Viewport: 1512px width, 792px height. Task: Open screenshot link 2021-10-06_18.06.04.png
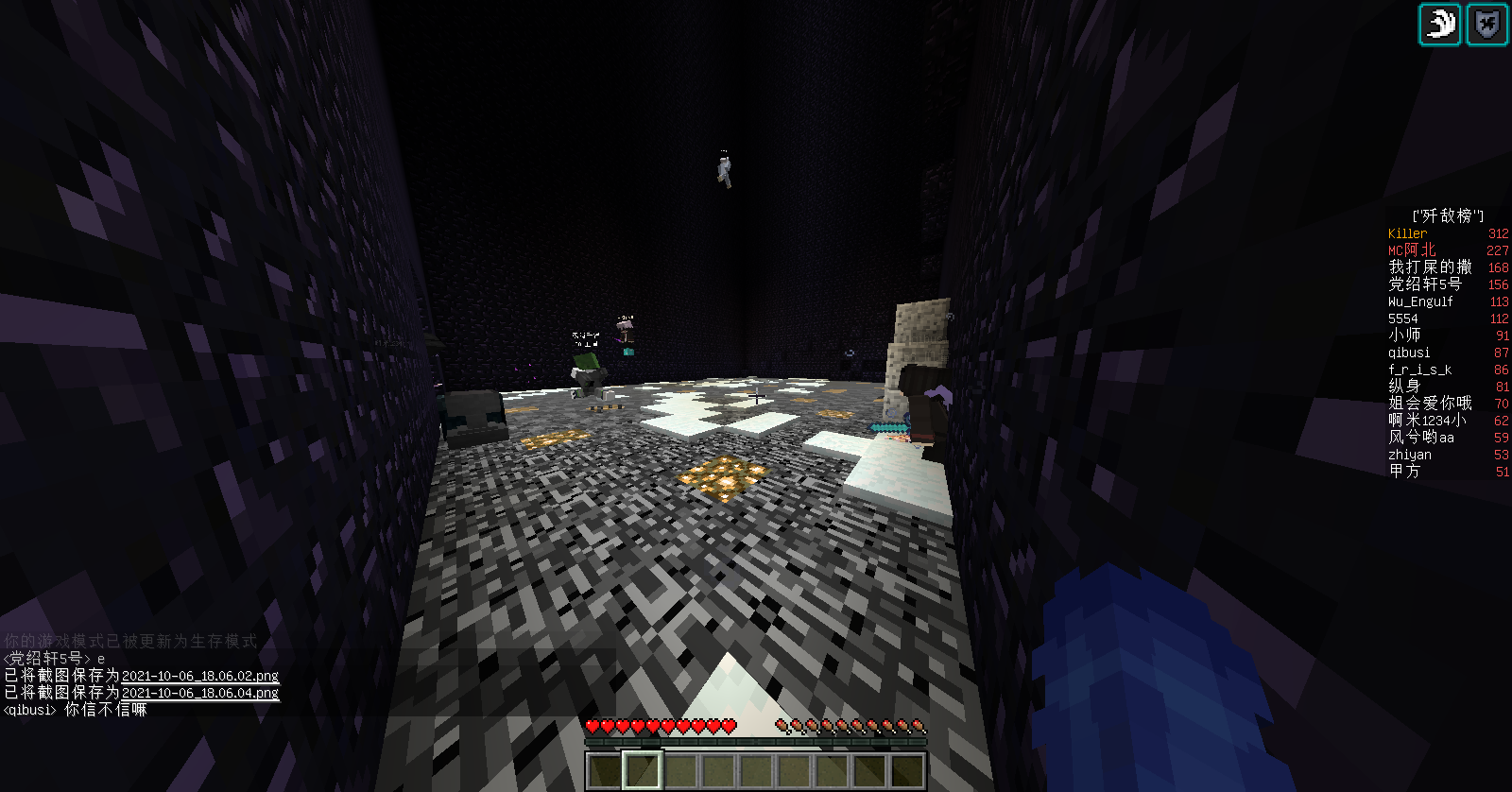coord(200,693)
